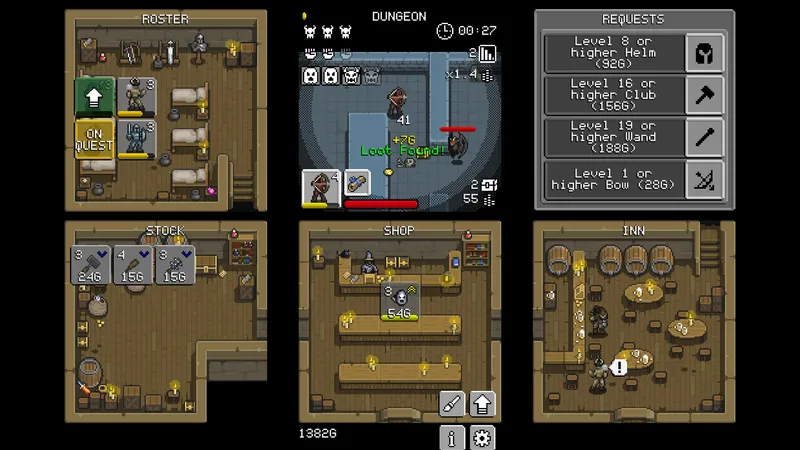Click the blue loot item in dungeon

pyautogui.click(x=357, y=182)
